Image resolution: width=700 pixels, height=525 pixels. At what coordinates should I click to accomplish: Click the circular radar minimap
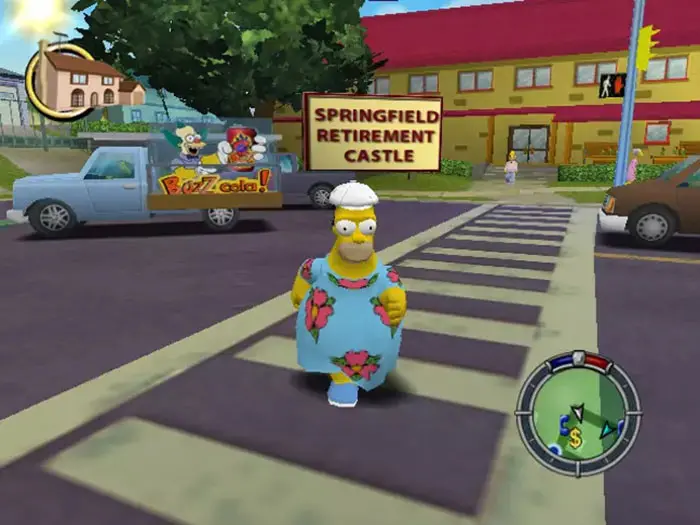577,412
